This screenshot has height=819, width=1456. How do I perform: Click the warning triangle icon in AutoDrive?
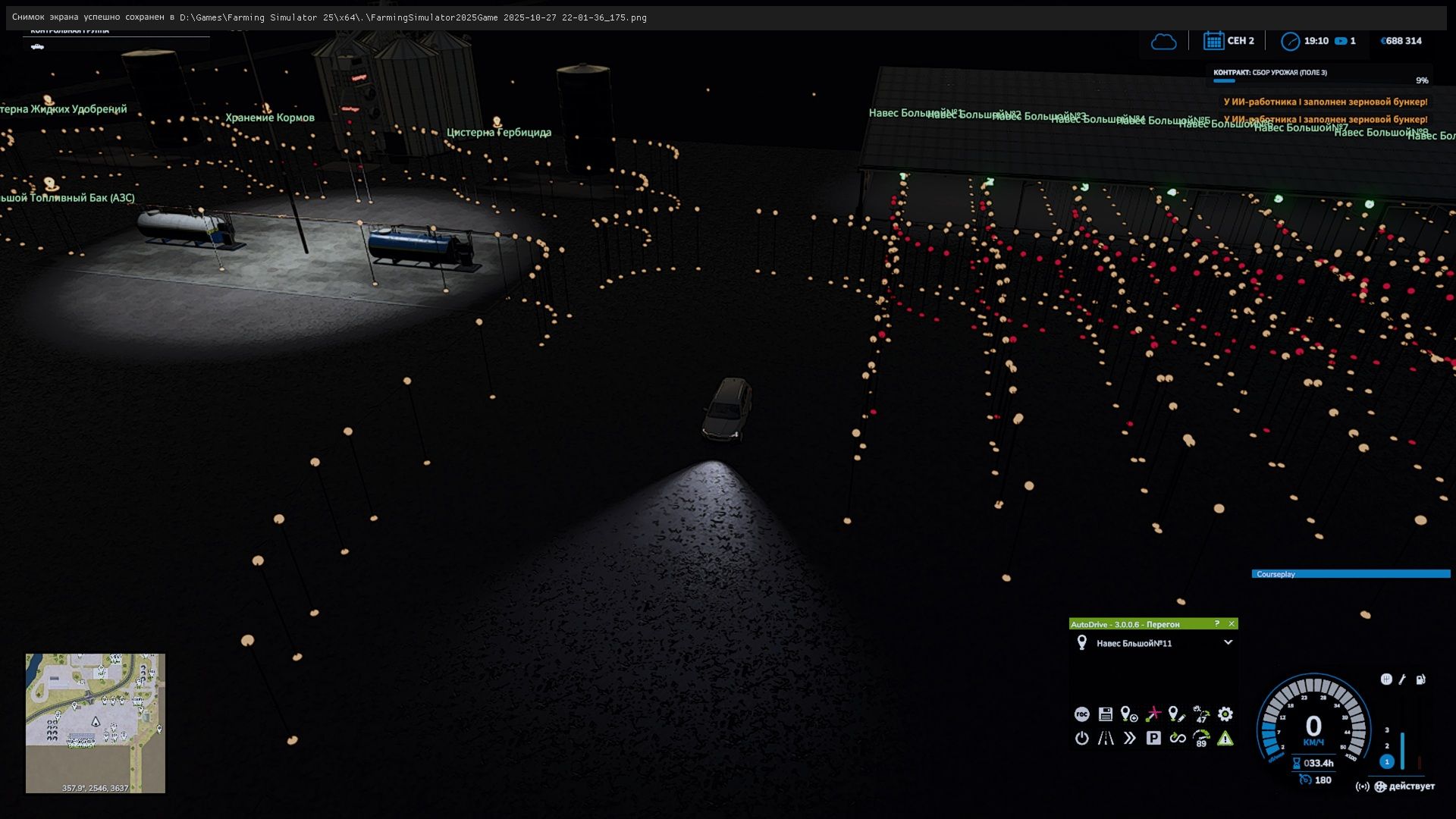click(x=1225, y=739)
